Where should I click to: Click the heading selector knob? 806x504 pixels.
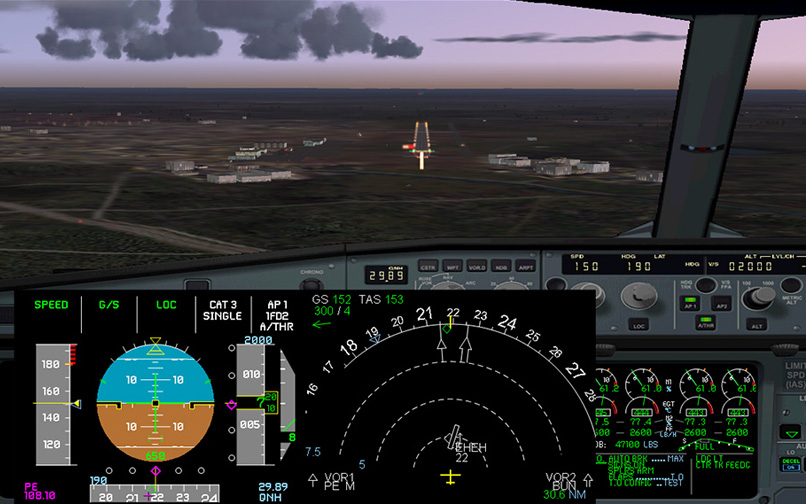point(634,295)
